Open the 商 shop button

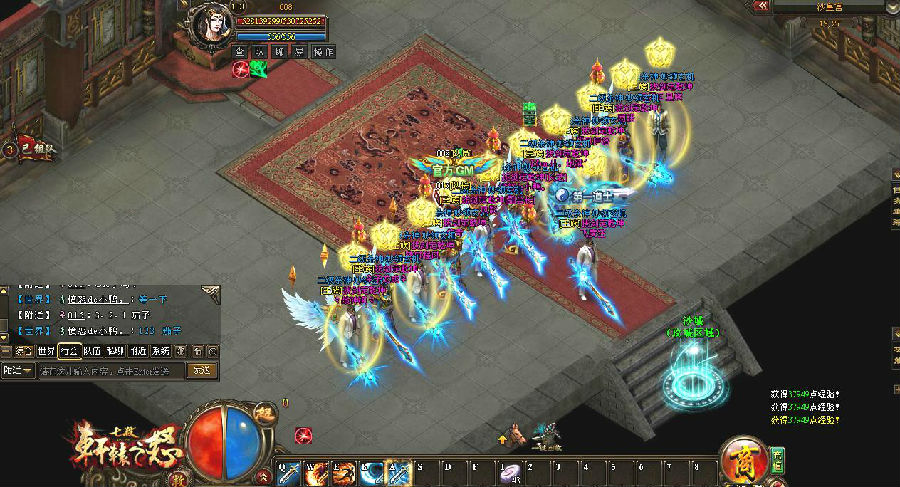(x=746, y=459)
